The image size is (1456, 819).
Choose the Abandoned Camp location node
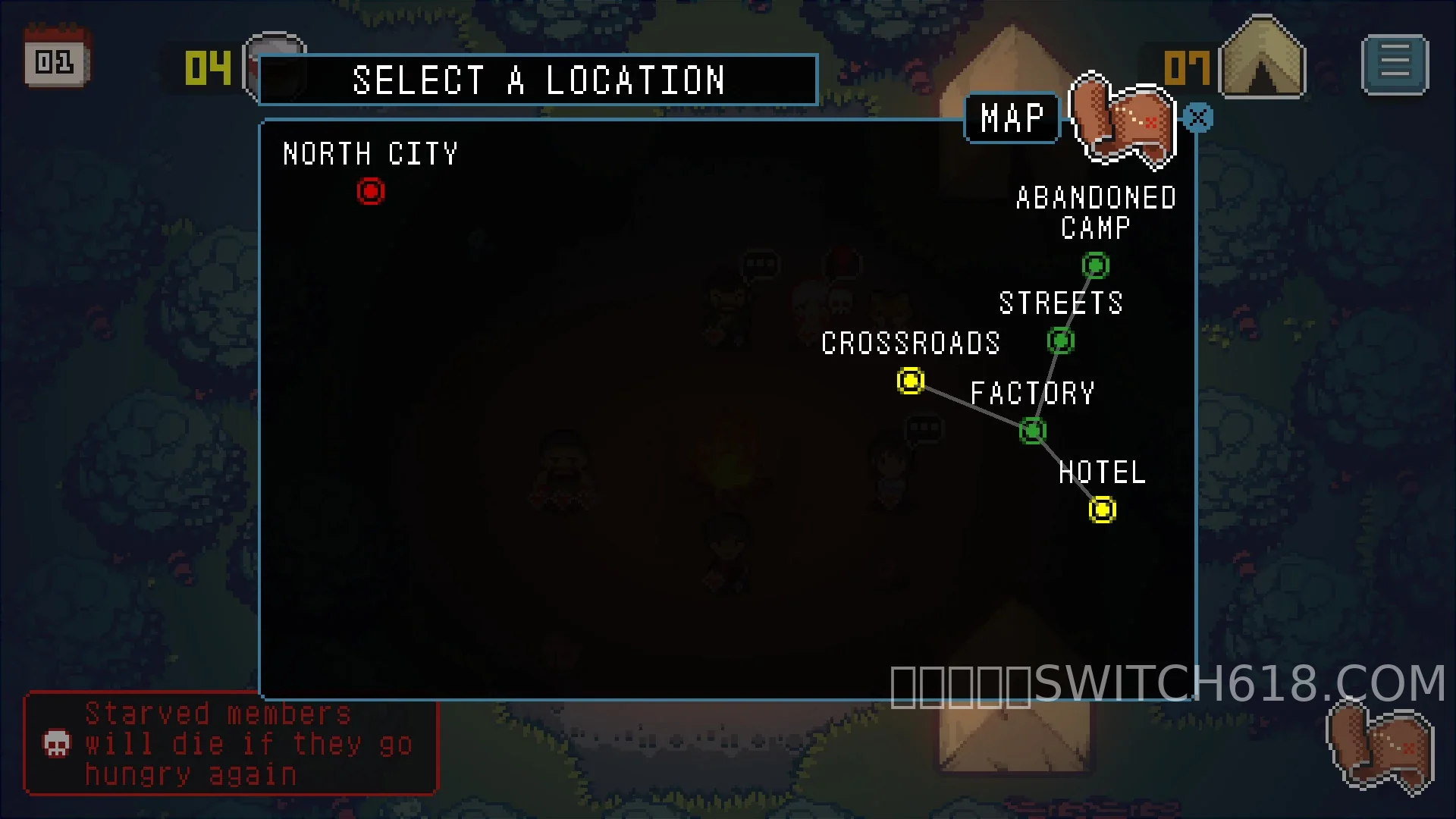click(1095, 265)
